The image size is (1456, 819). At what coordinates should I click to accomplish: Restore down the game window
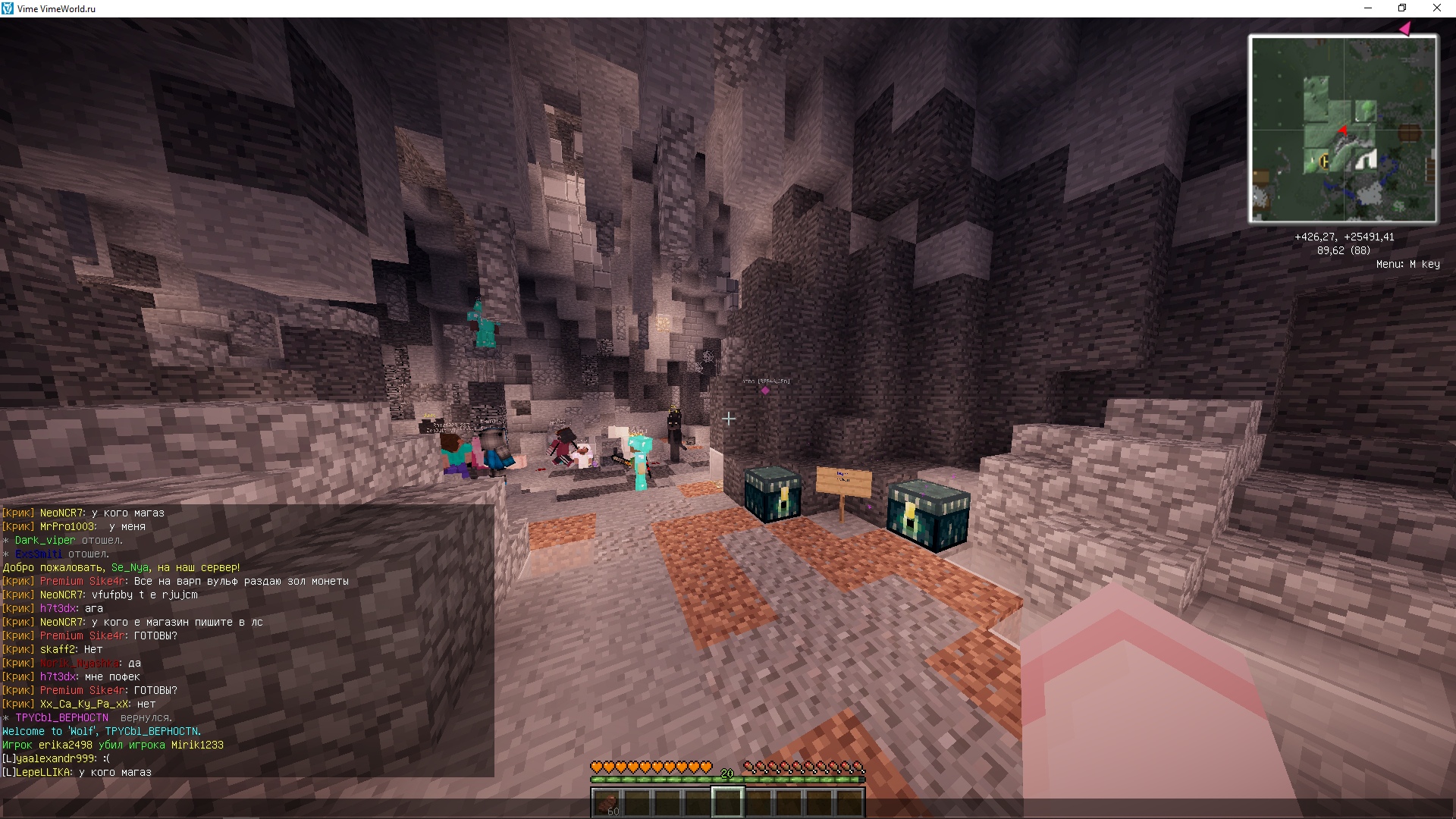[x=1402, y=8]
